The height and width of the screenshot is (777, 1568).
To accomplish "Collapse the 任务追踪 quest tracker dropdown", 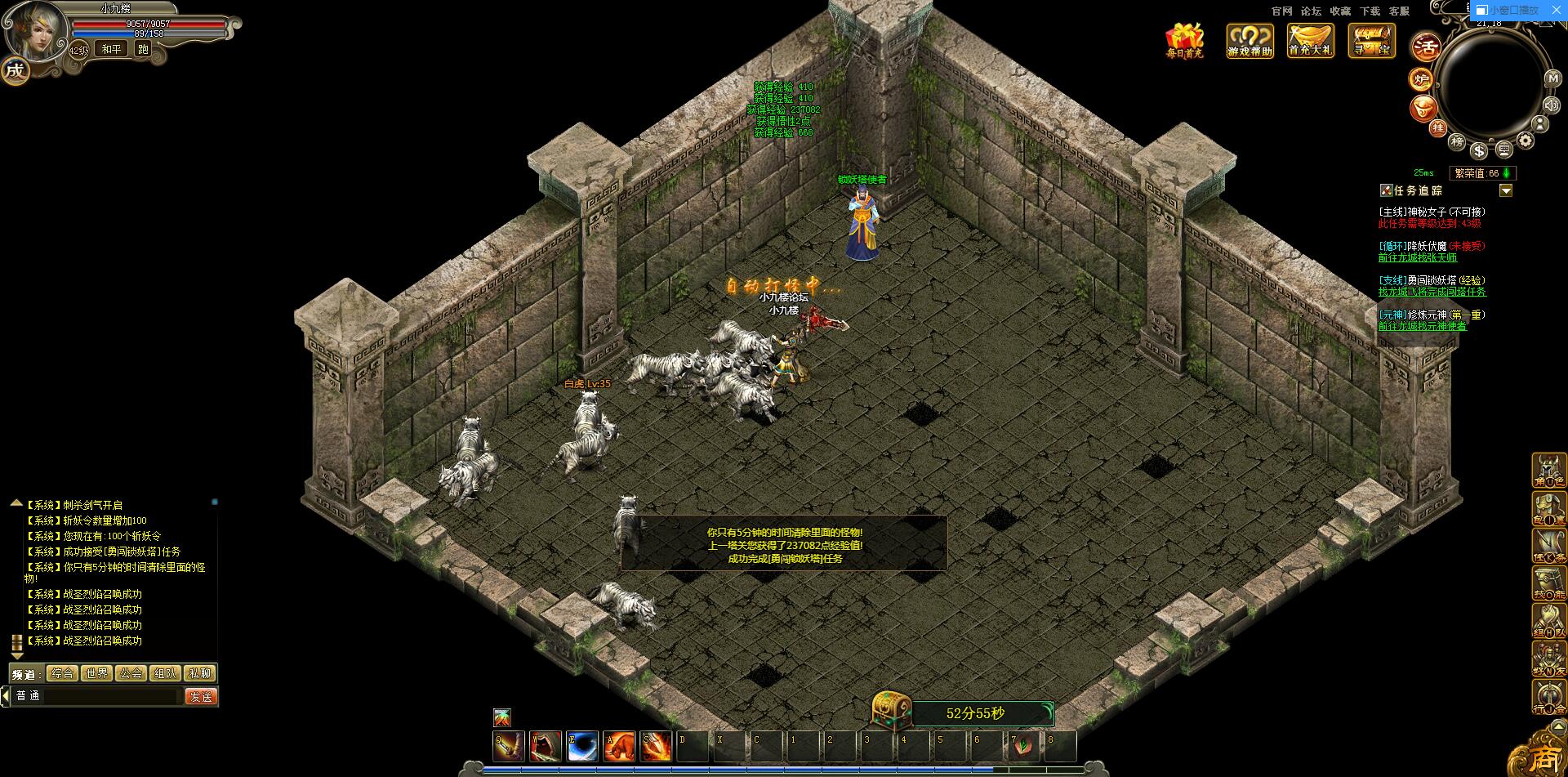I will pyautogui.click(x=1506, y=190).
